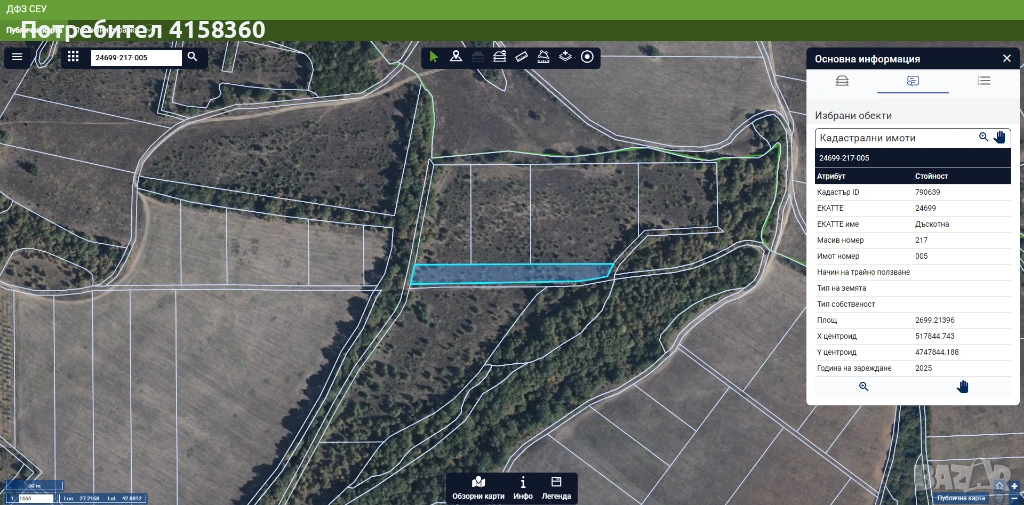Click the map scale input box
The height and width of the screenshot is (505, 1024).
35,497
